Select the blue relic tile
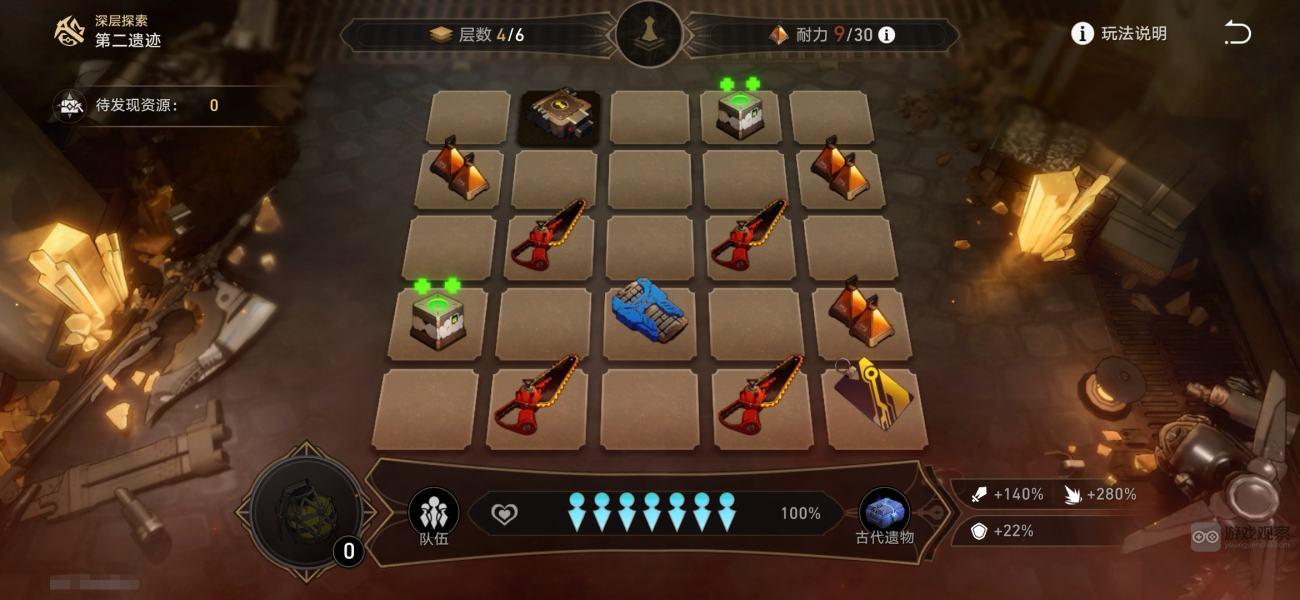The width and height of the screenshot is (1300, 600). [651, 310]
